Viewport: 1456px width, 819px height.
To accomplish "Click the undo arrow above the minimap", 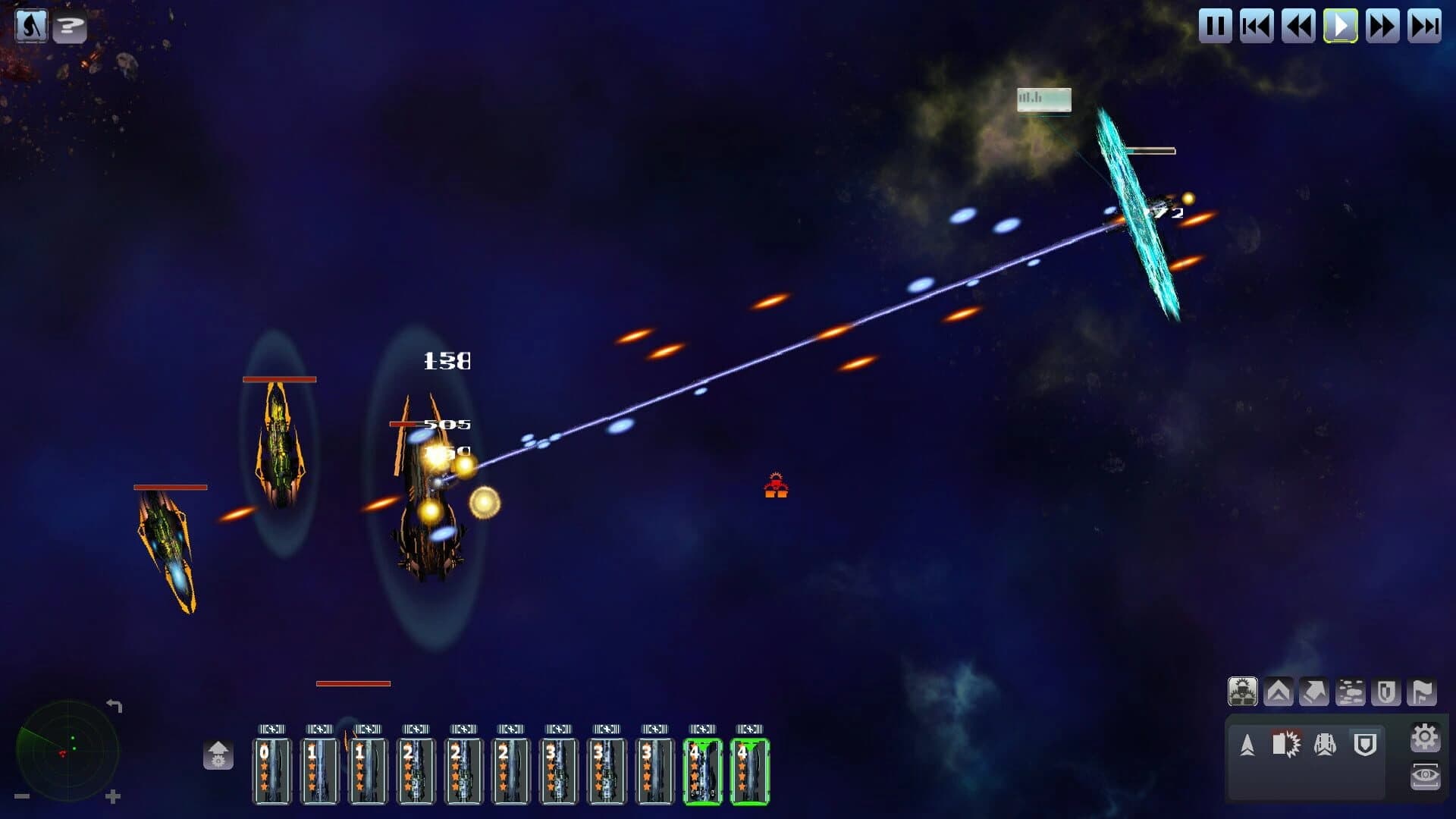I will pyautogui.click(x=115, y=705).
